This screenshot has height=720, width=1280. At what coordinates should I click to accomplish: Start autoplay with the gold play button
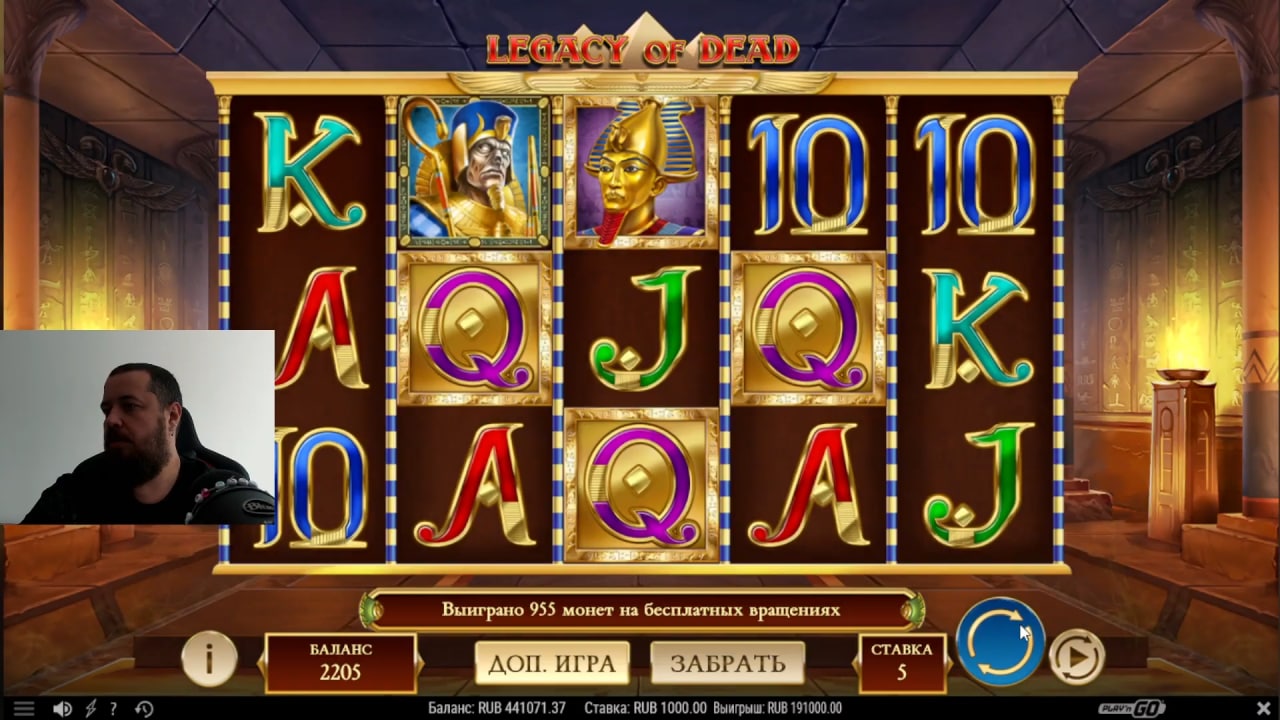pos(1076,657)
